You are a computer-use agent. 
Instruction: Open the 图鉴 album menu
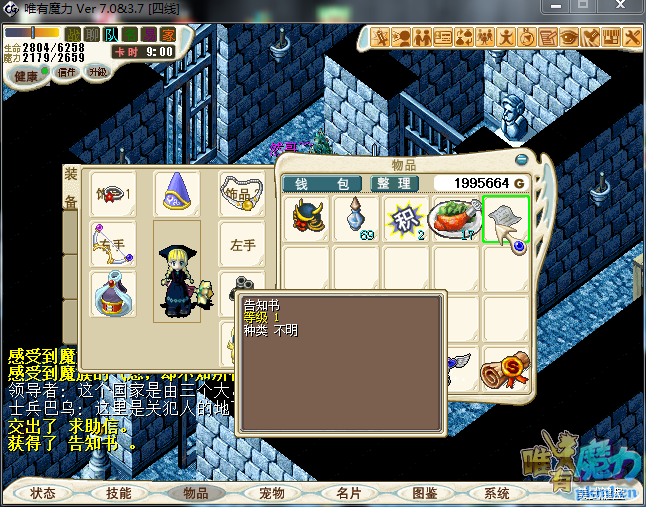click(x=424, y=493)
